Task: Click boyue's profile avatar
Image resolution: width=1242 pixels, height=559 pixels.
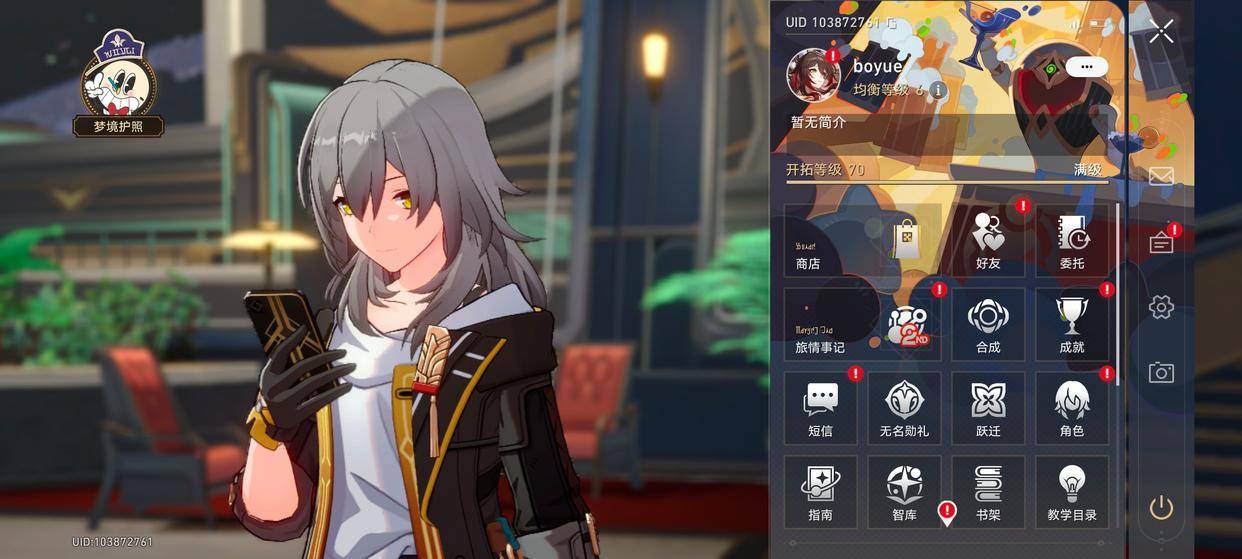Action: (x=812, y=75)
